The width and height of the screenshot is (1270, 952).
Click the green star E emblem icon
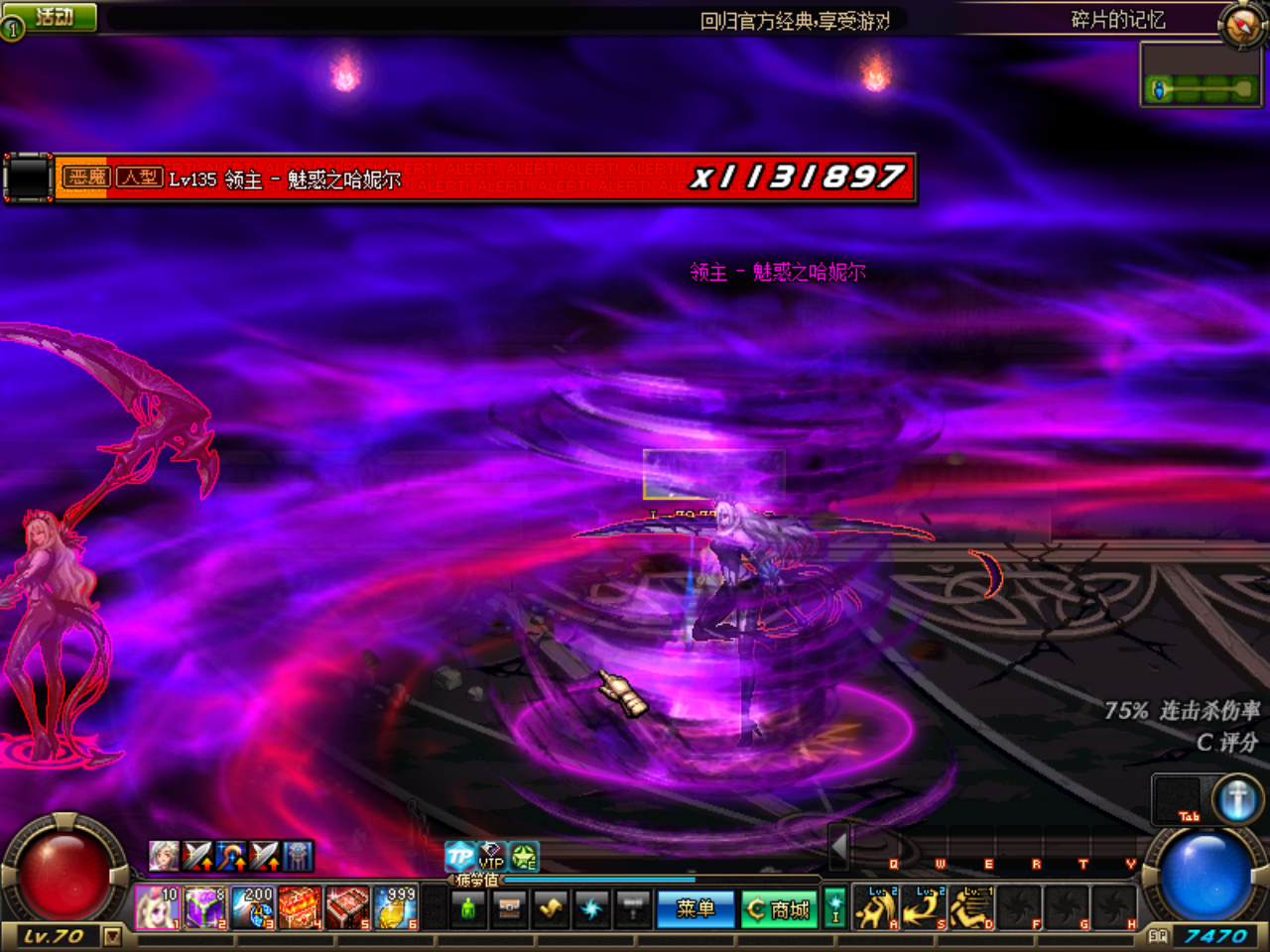point(523,857)
